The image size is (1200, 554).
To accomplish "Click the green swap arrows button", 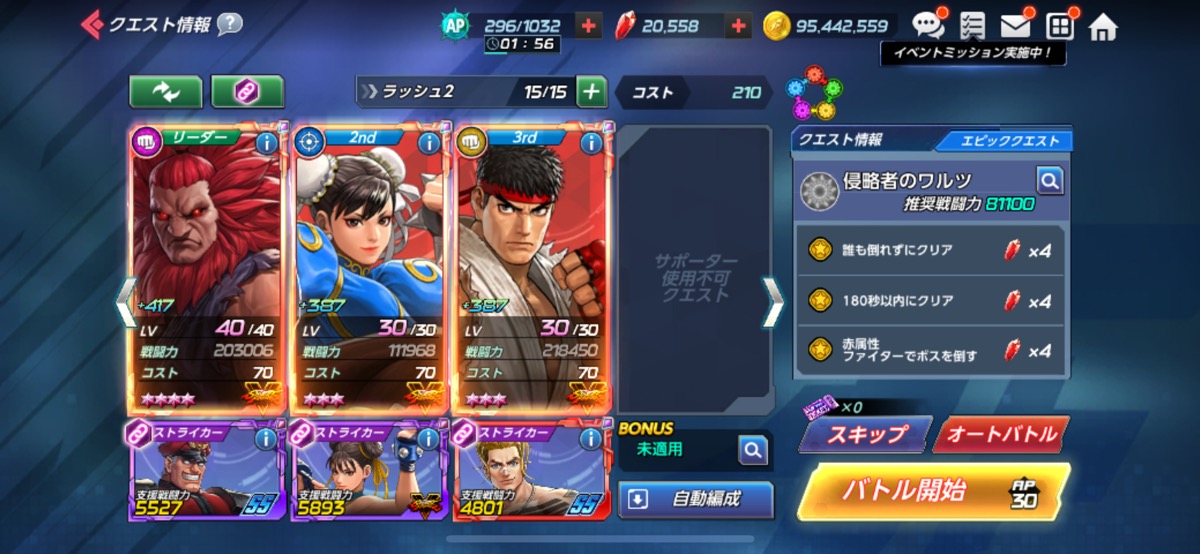I will click(x=165, y=92).
